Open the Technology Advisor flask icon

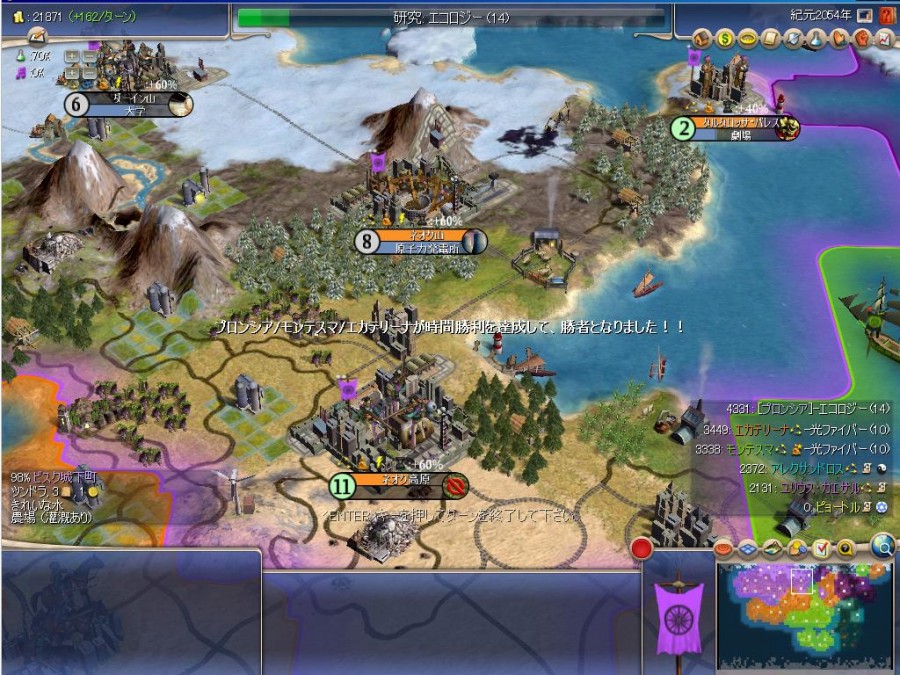click(813, 39)
